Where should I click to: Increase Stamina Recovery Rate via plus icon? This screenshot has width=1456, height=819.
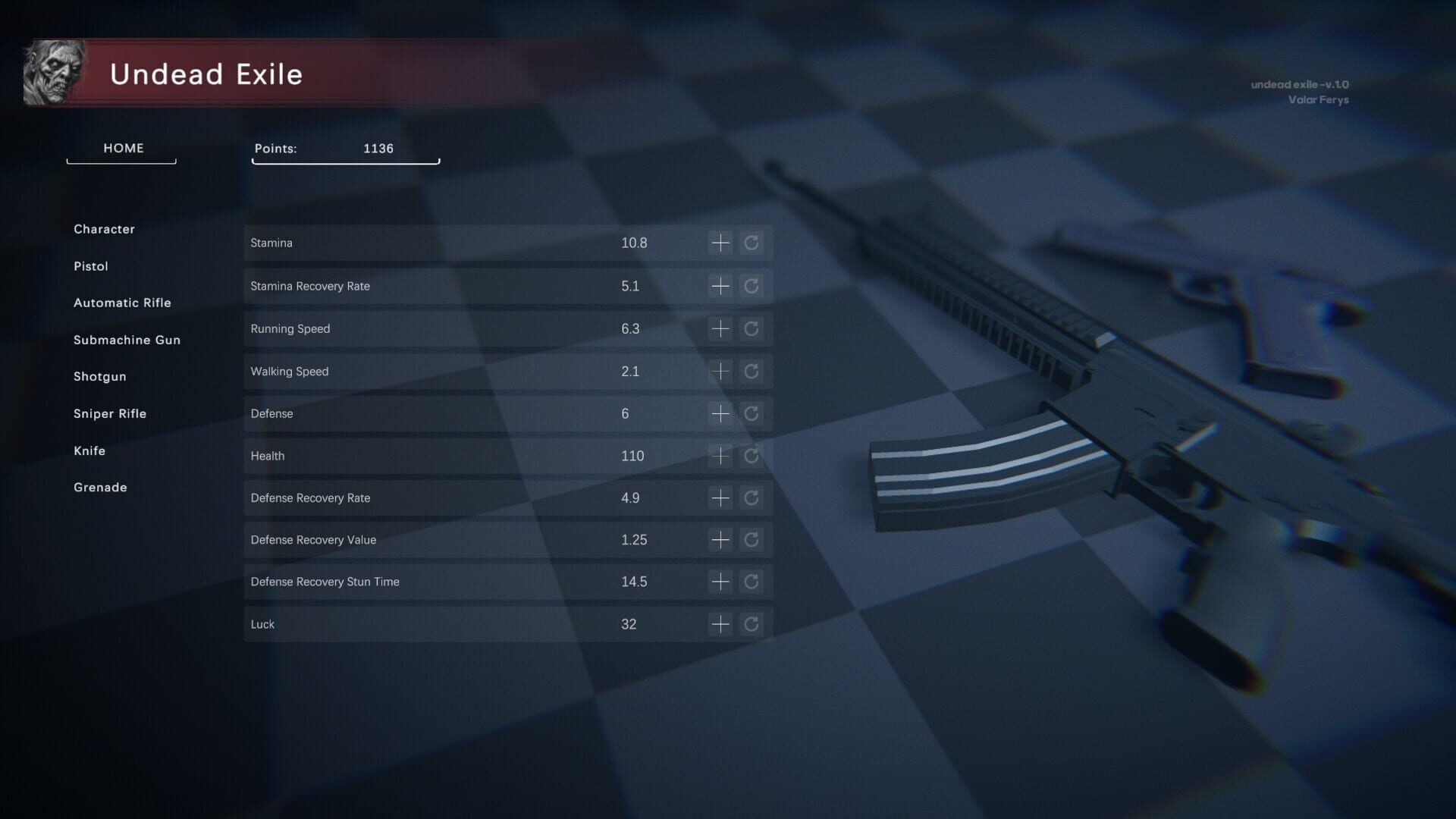720,286
